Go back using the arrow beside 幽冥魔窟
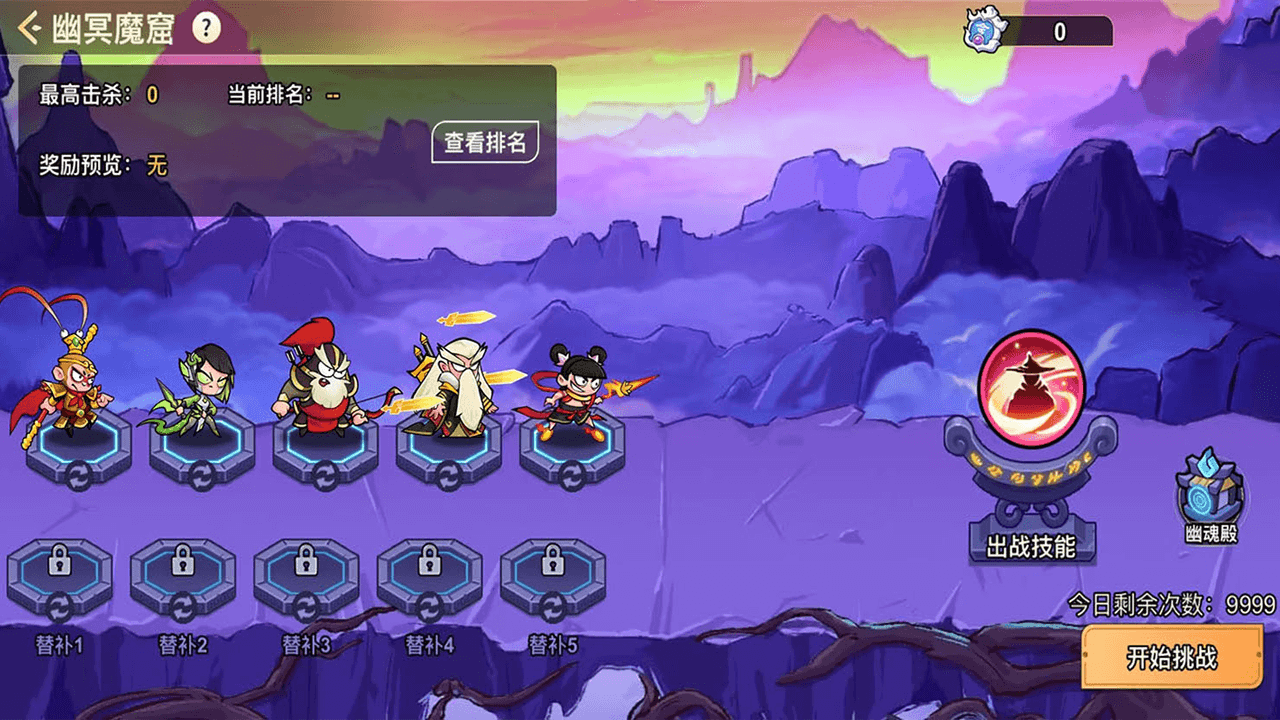1280x720 pixels. pyautogui.click(x=30, y=28)
